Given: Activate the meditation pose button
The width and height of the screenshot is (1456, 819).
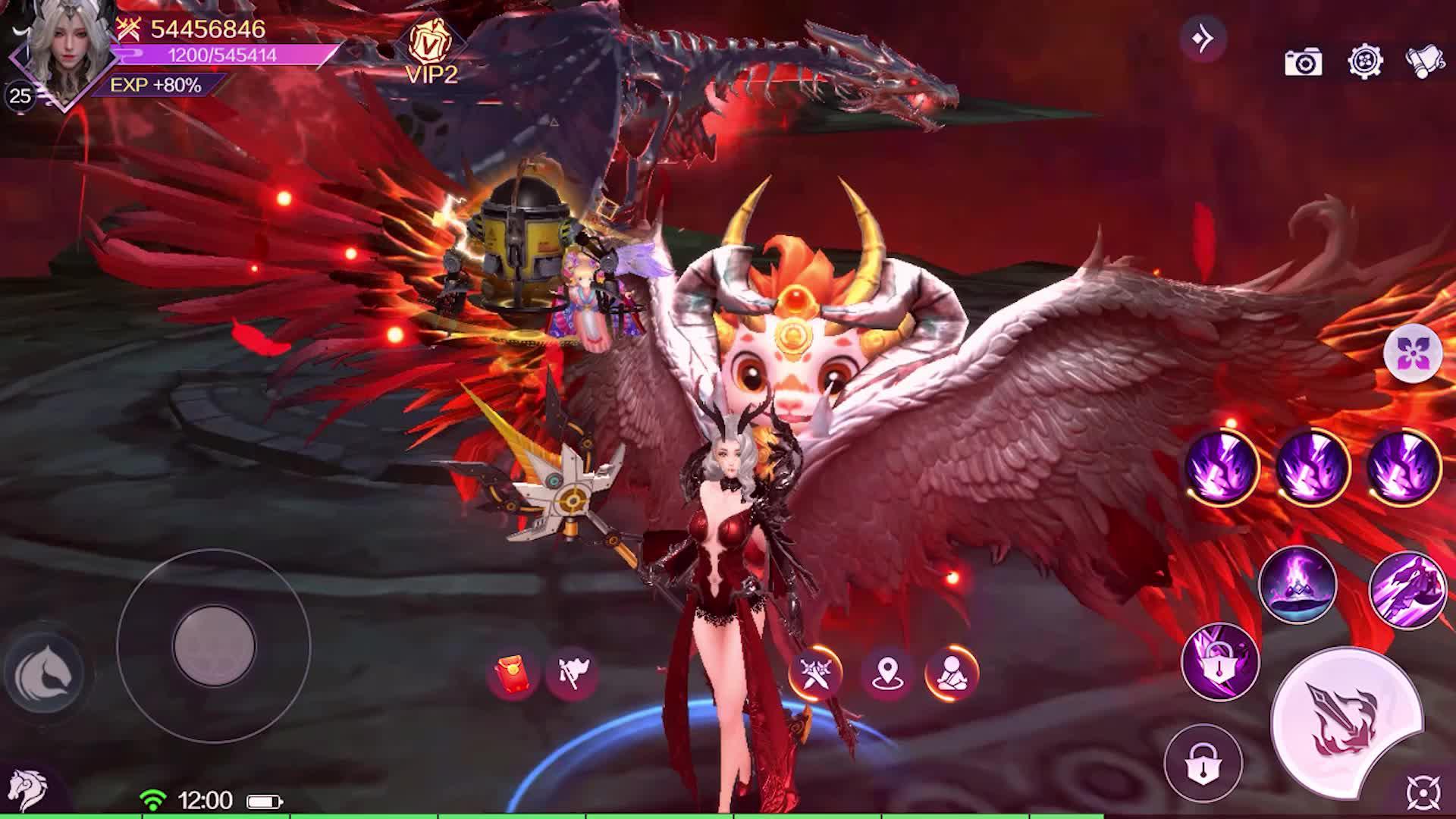Looking at the screenshot, I should 951,673.
